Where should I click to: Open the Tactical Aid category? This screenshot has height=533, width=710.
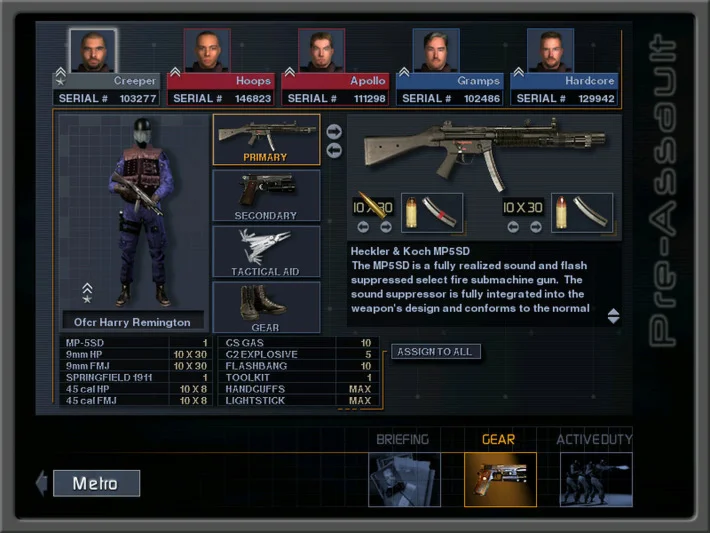click(x=266, y=251)
